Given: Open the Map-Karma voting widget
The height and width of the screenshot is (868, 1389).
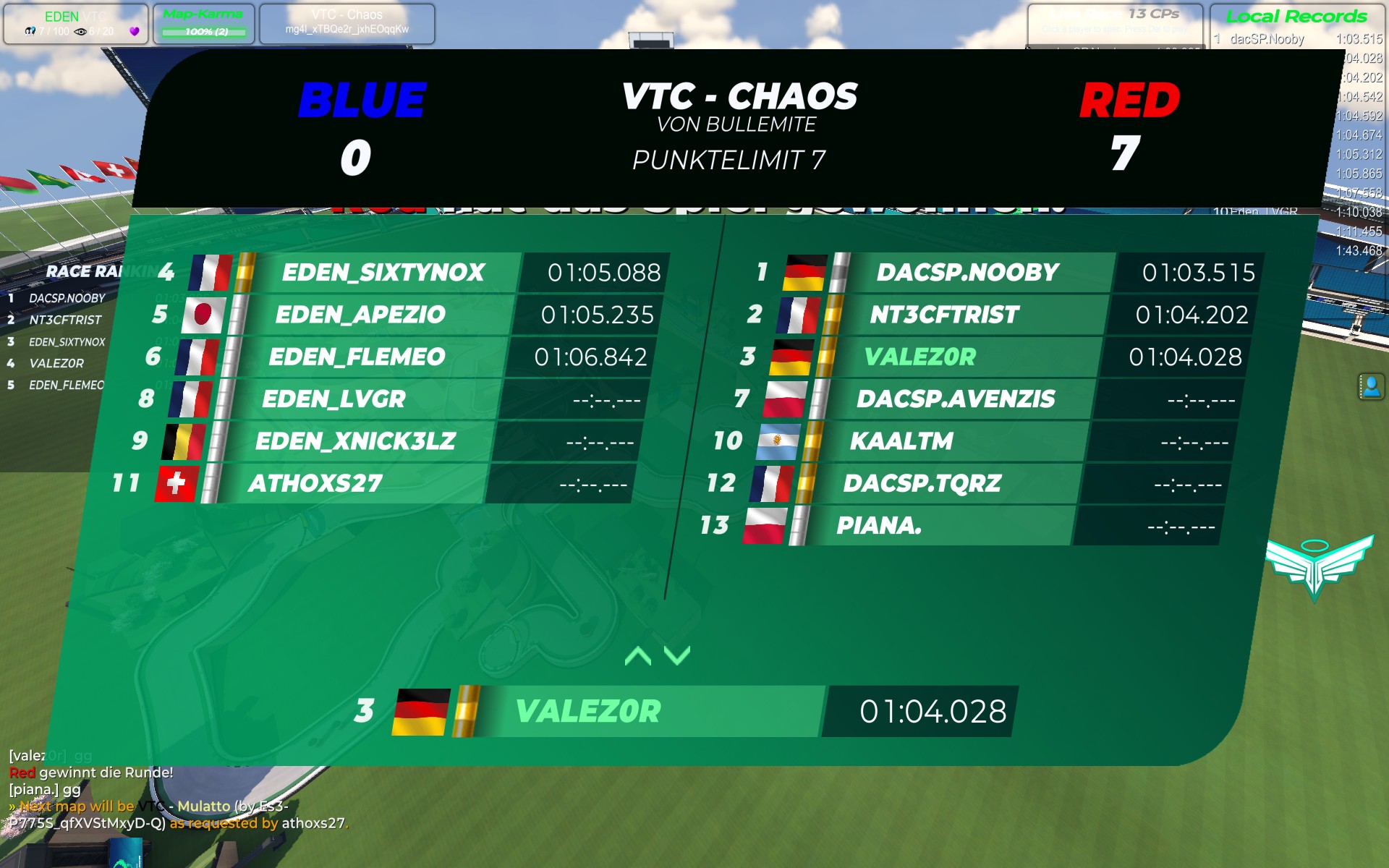Looking at the screenshot, I should (203, 24).
